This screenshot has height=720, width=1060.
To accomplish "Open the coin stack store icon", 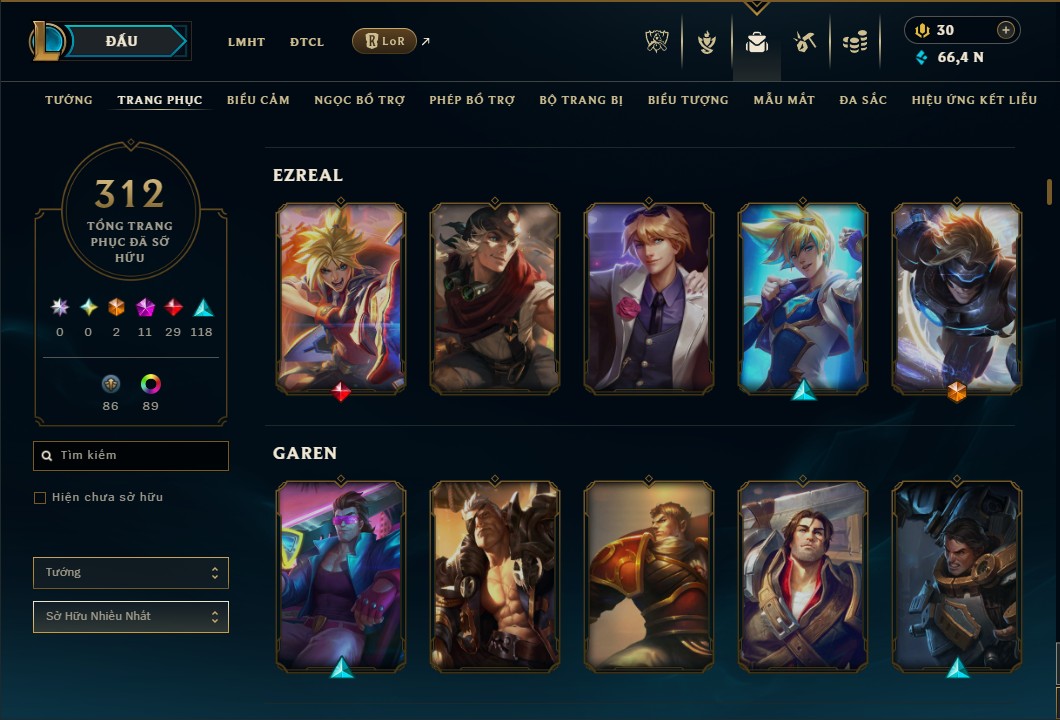I will [854, 42].
